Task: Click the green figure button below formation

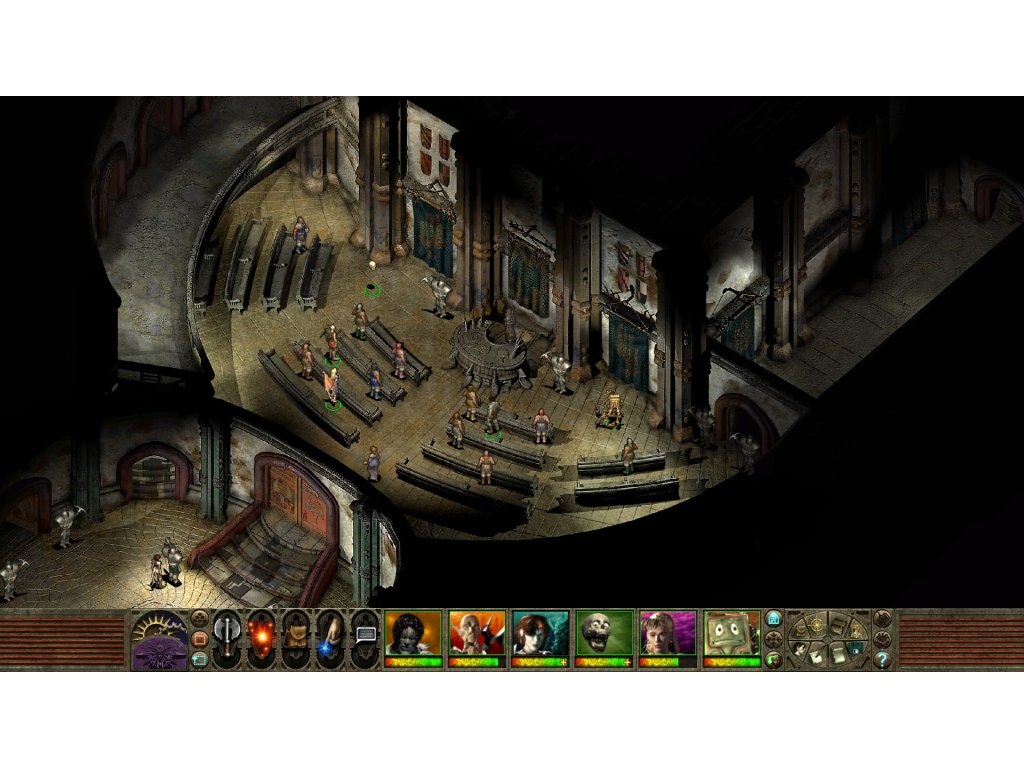Action: (x=774, y=659)
